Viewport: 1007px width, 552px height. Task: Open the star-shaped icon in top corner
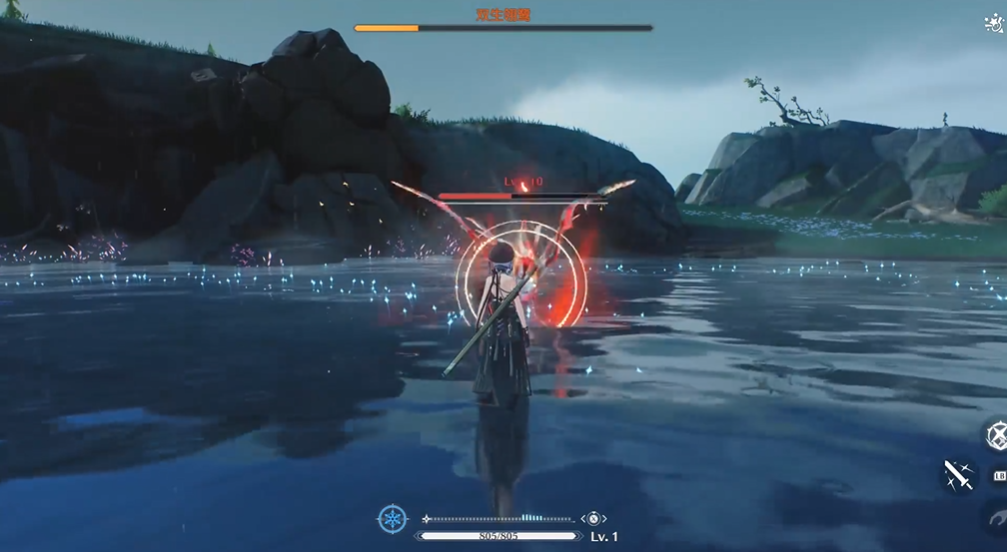coord(995,24)
